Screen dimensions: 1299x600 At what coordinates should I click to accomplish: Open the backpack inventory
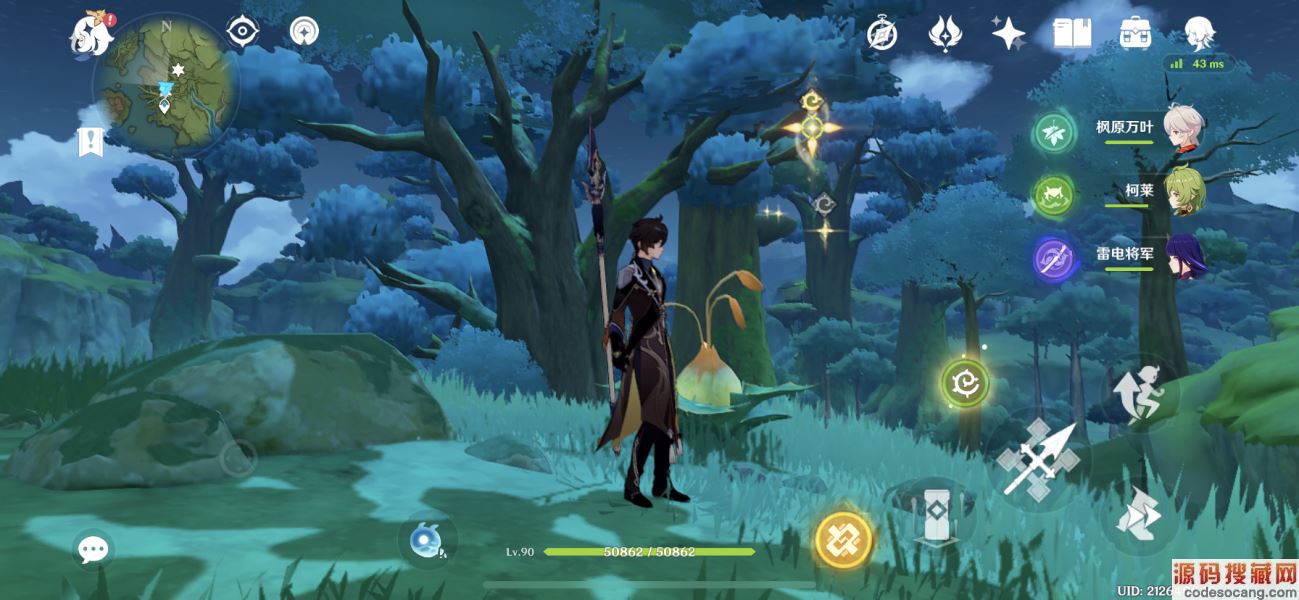[1135, 34]
